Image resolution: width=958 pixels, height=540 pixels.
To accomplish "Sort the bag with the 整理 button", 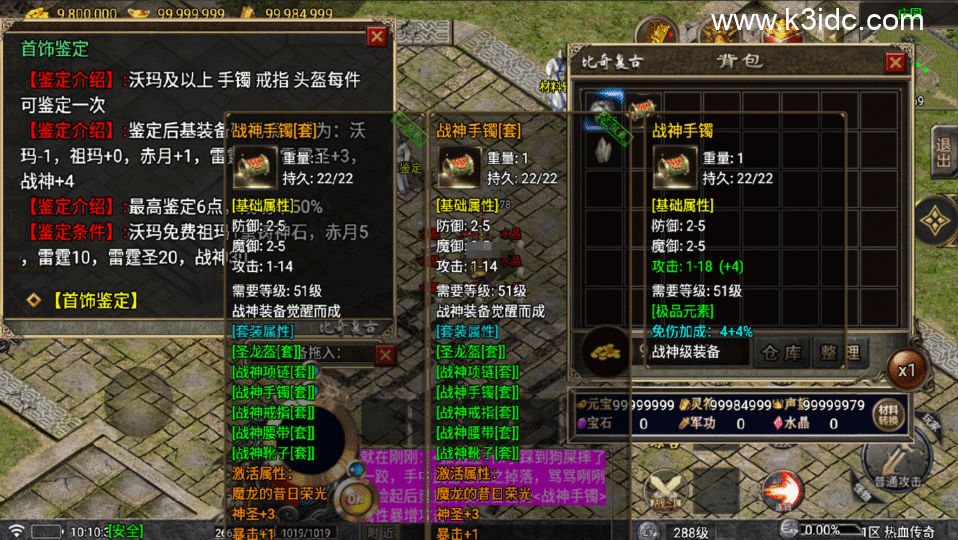I will coord(838,353).
